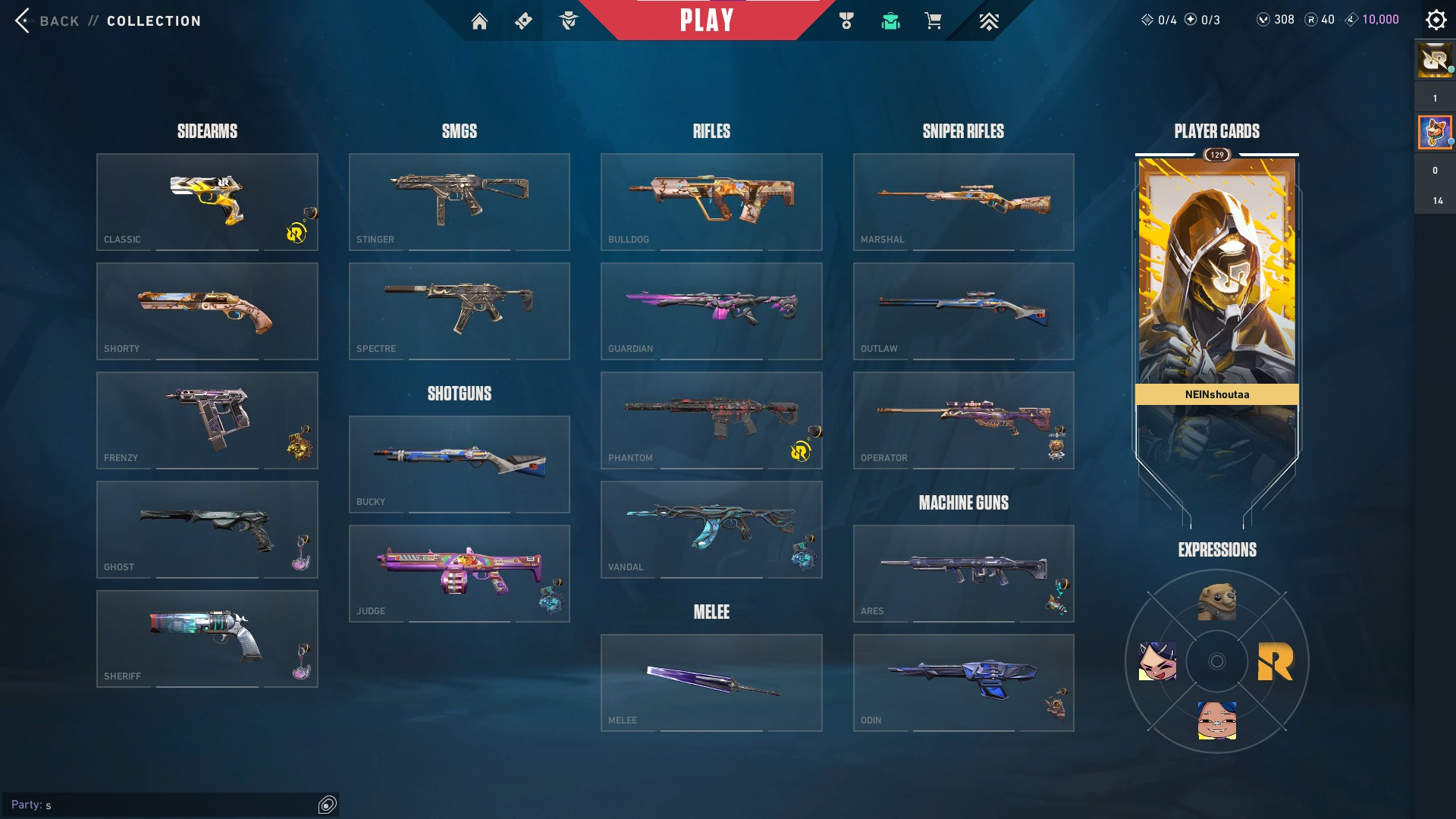Open the Vandal skin slot
Viewport: 1456px width, 819px height.
(x=711, y=529)
